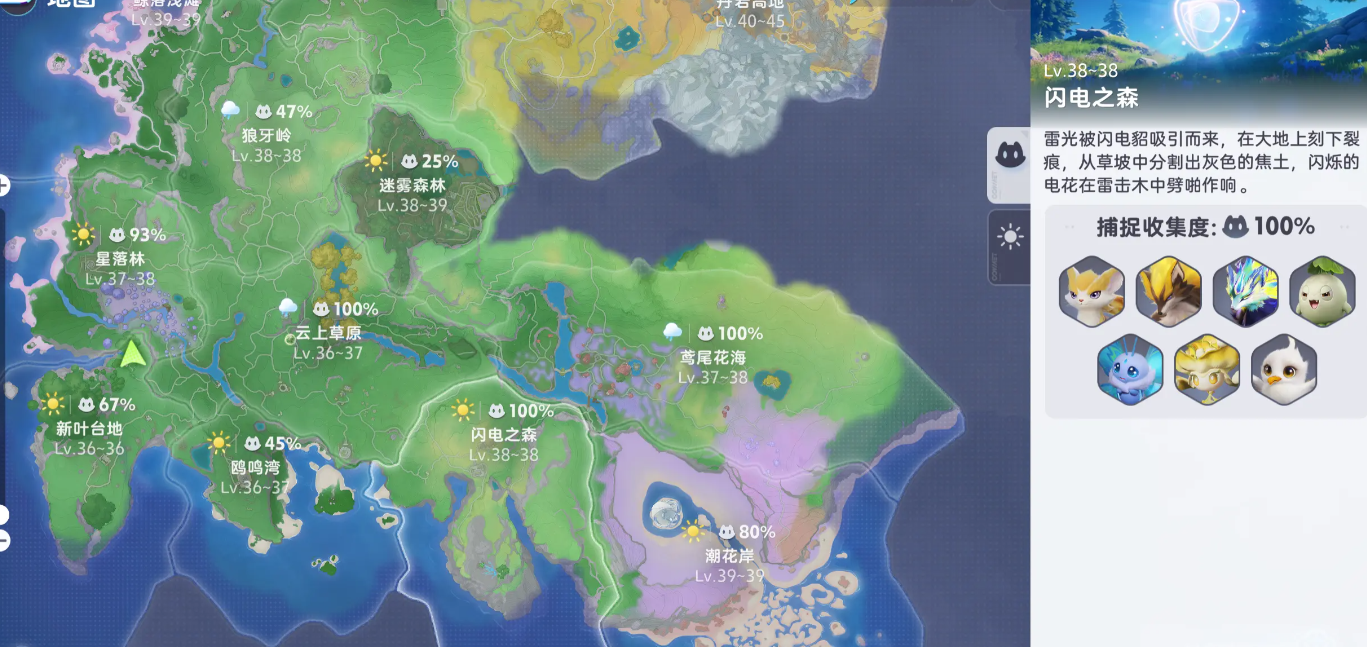
Task: Select the 星落林 region label
Action: tap(120, 259)
